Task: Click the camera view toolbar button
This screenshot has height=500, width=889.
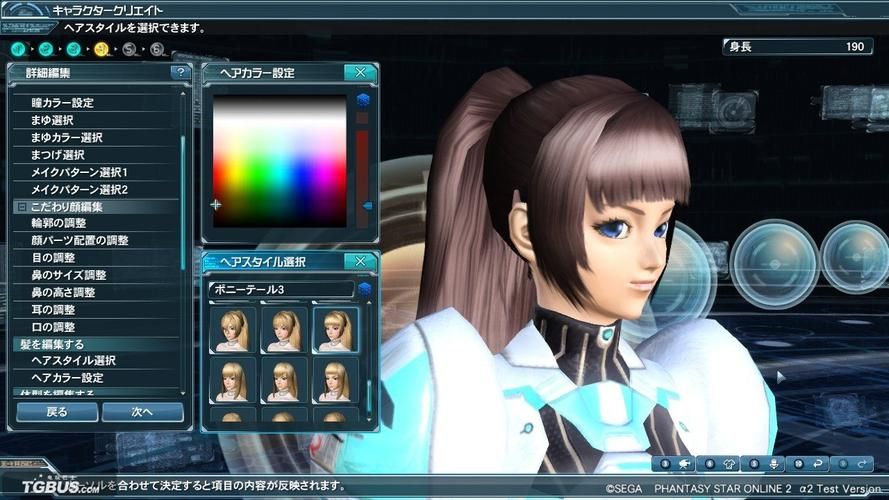Action: tap(683, 464)
